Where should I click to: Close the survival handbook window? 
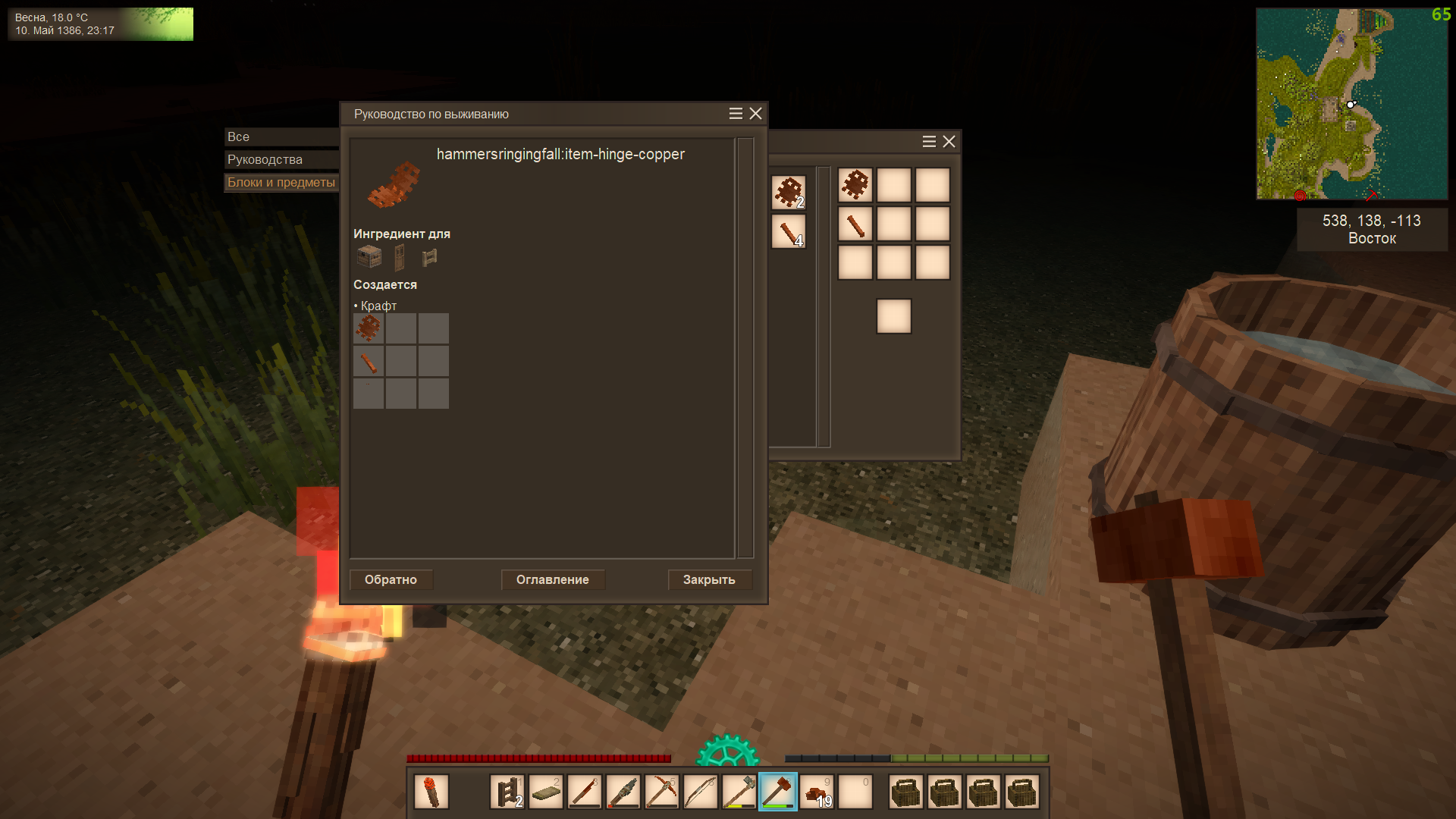pos(755,114)
